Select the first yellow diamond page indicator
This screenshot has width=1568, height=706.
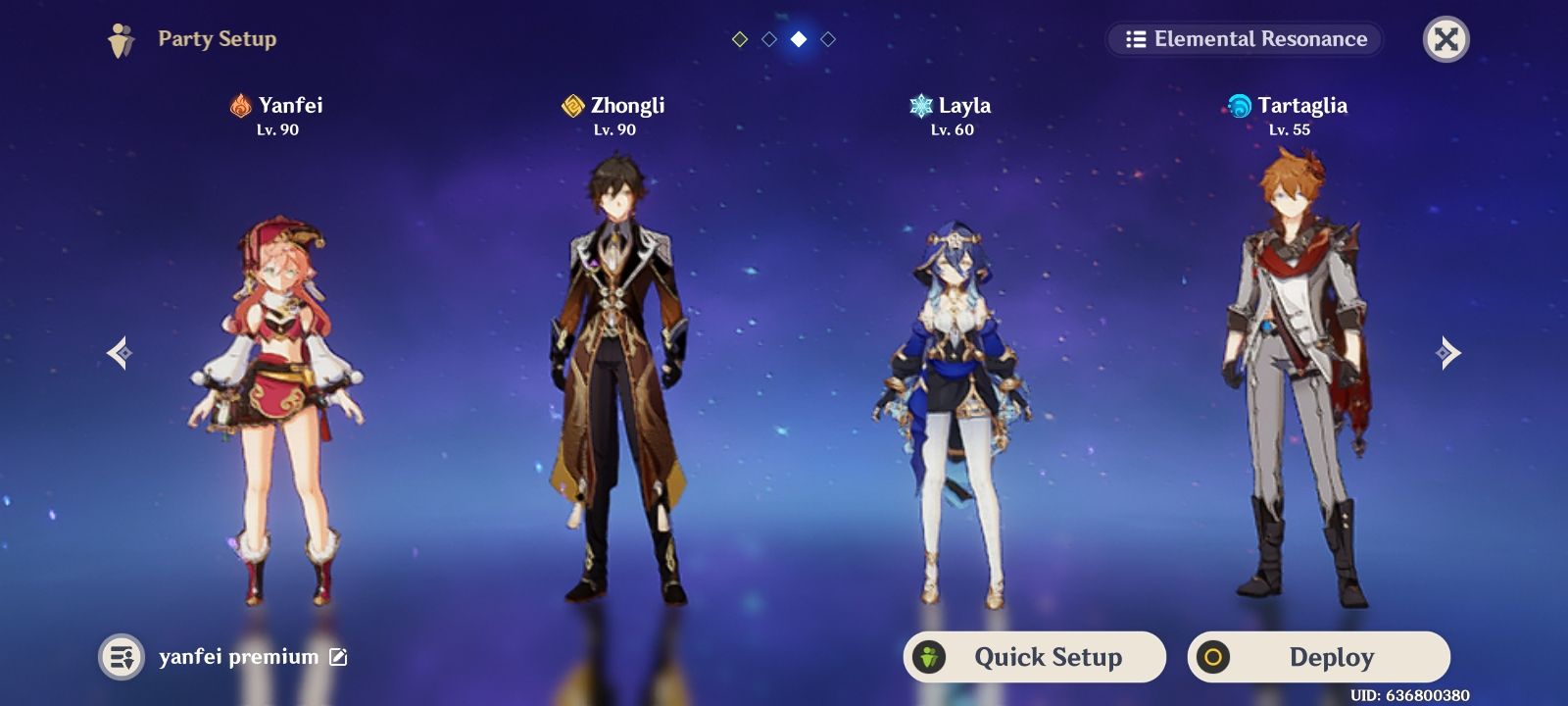click(740, 39)
